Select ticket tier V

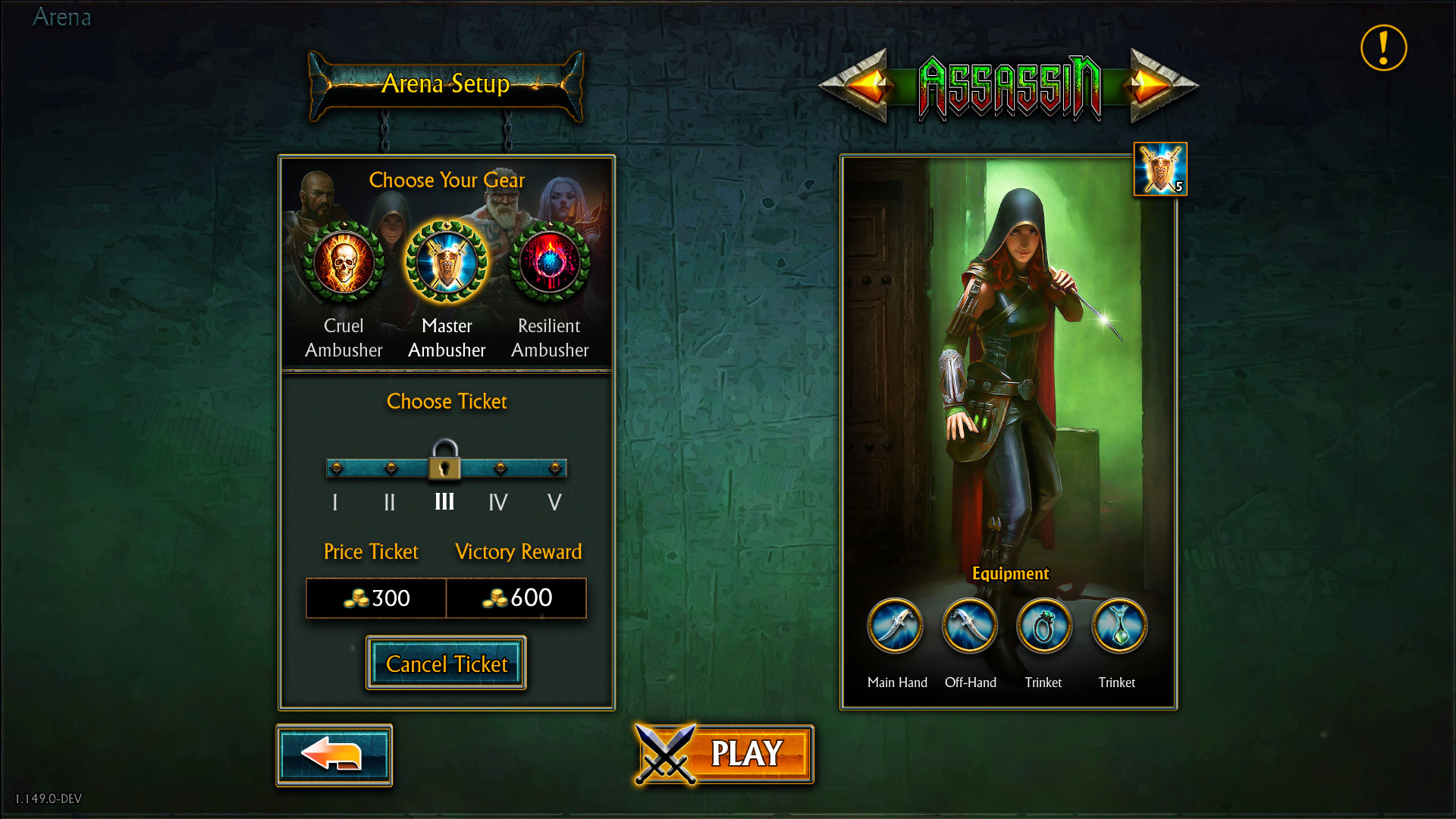point(554,468)
